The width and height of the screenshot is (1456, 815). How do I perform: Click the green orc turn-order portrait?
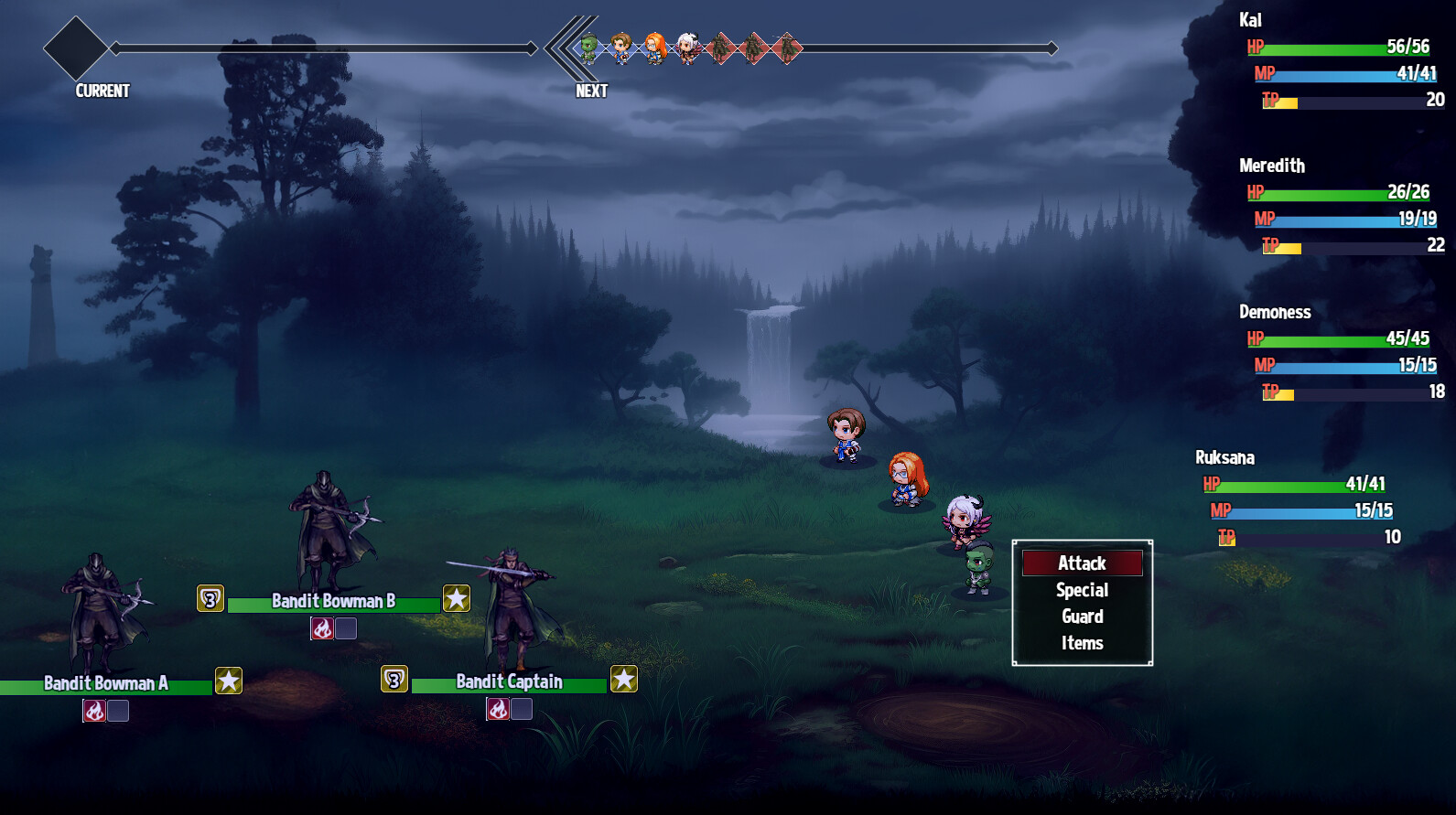point(588,48)
